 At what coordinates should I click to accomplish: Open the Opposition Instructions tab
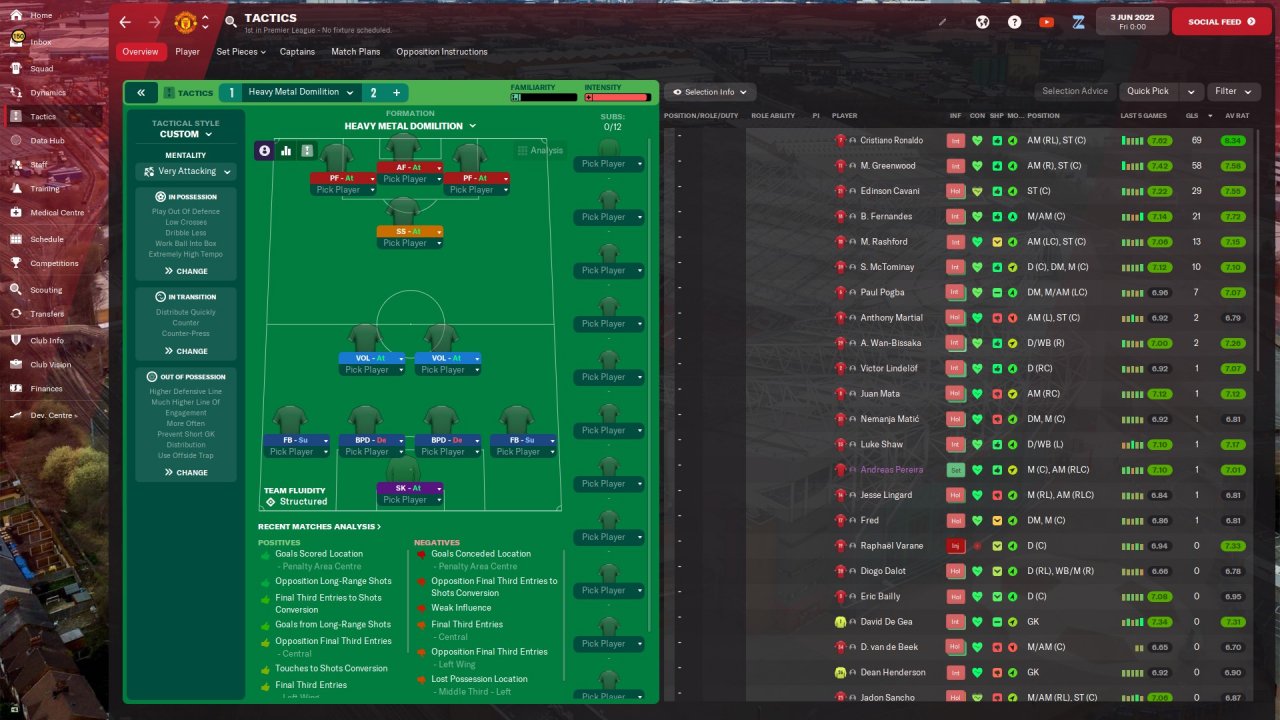tap(441, 52)
